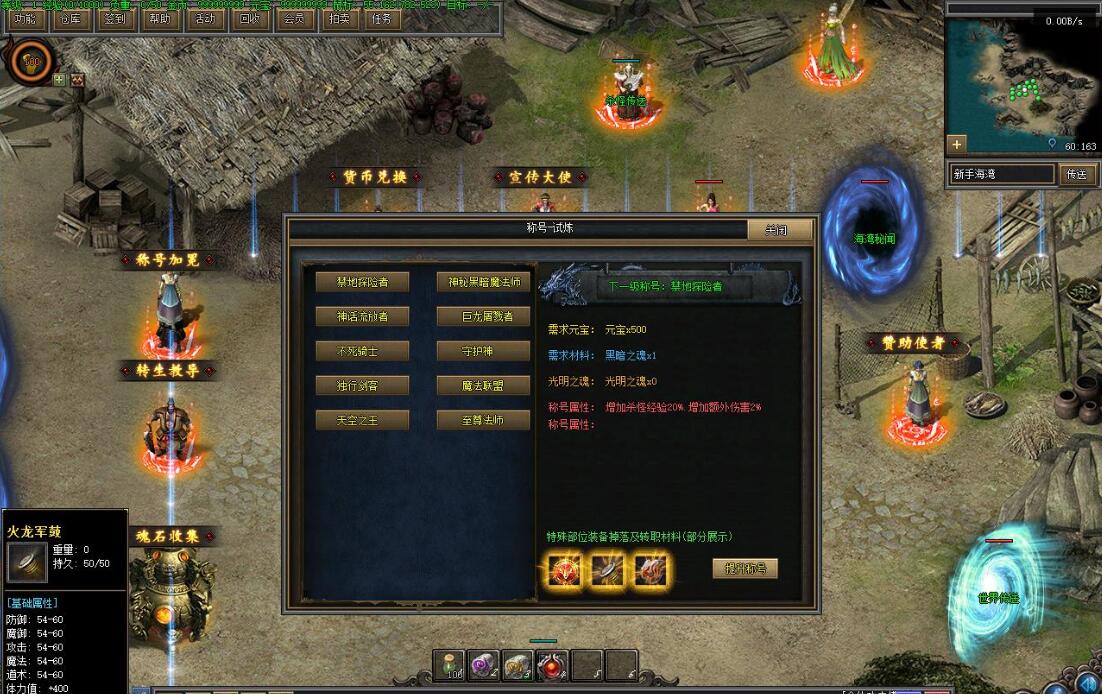This screenshot has height=694, width=1102.
Task: Click the small green plus icon under the orb
Action: [x=59, y=79]
